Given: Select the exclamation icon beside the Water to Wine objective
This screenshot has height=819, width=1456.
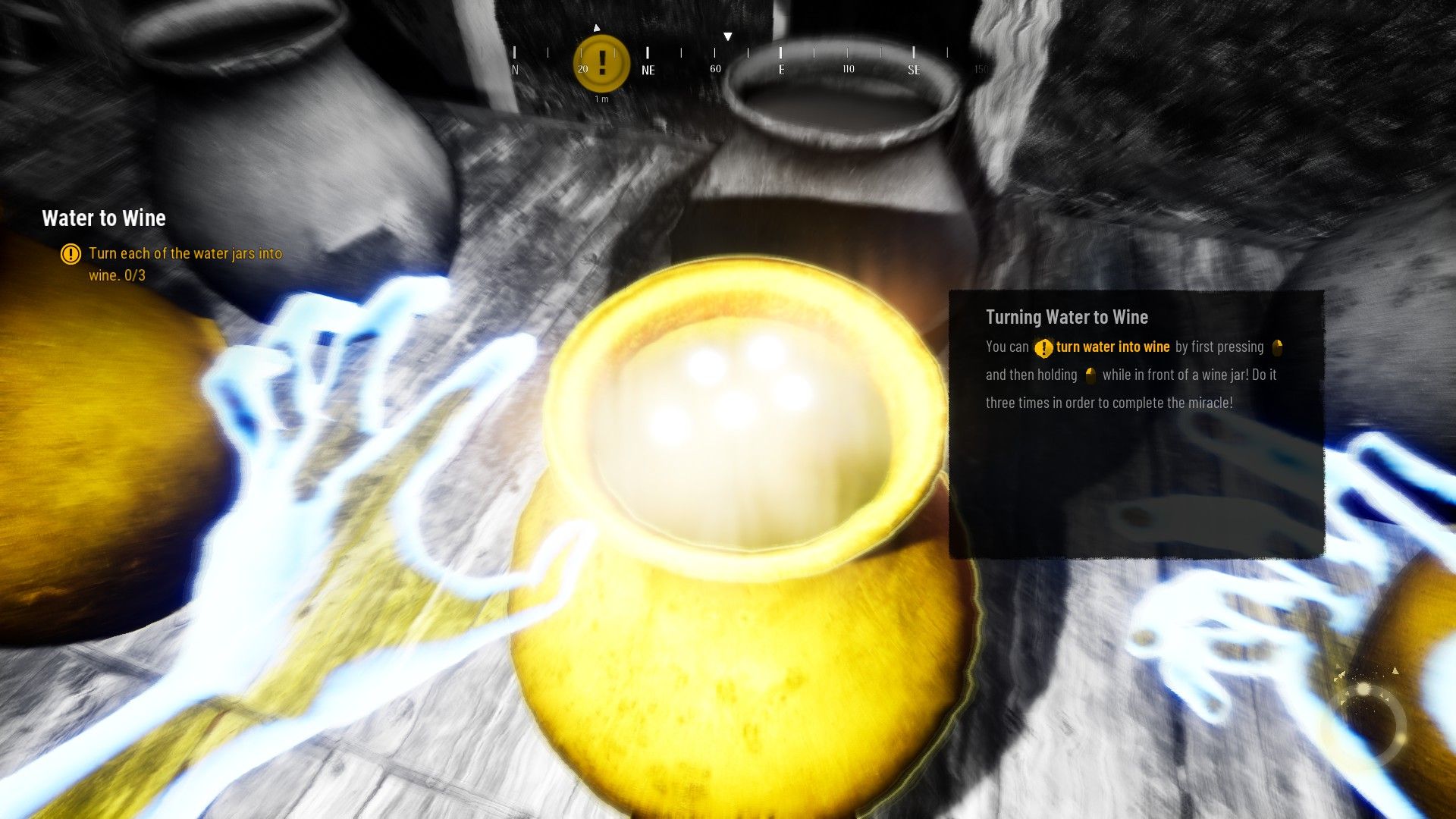Looking at the screenshot, I should (70, 255).
